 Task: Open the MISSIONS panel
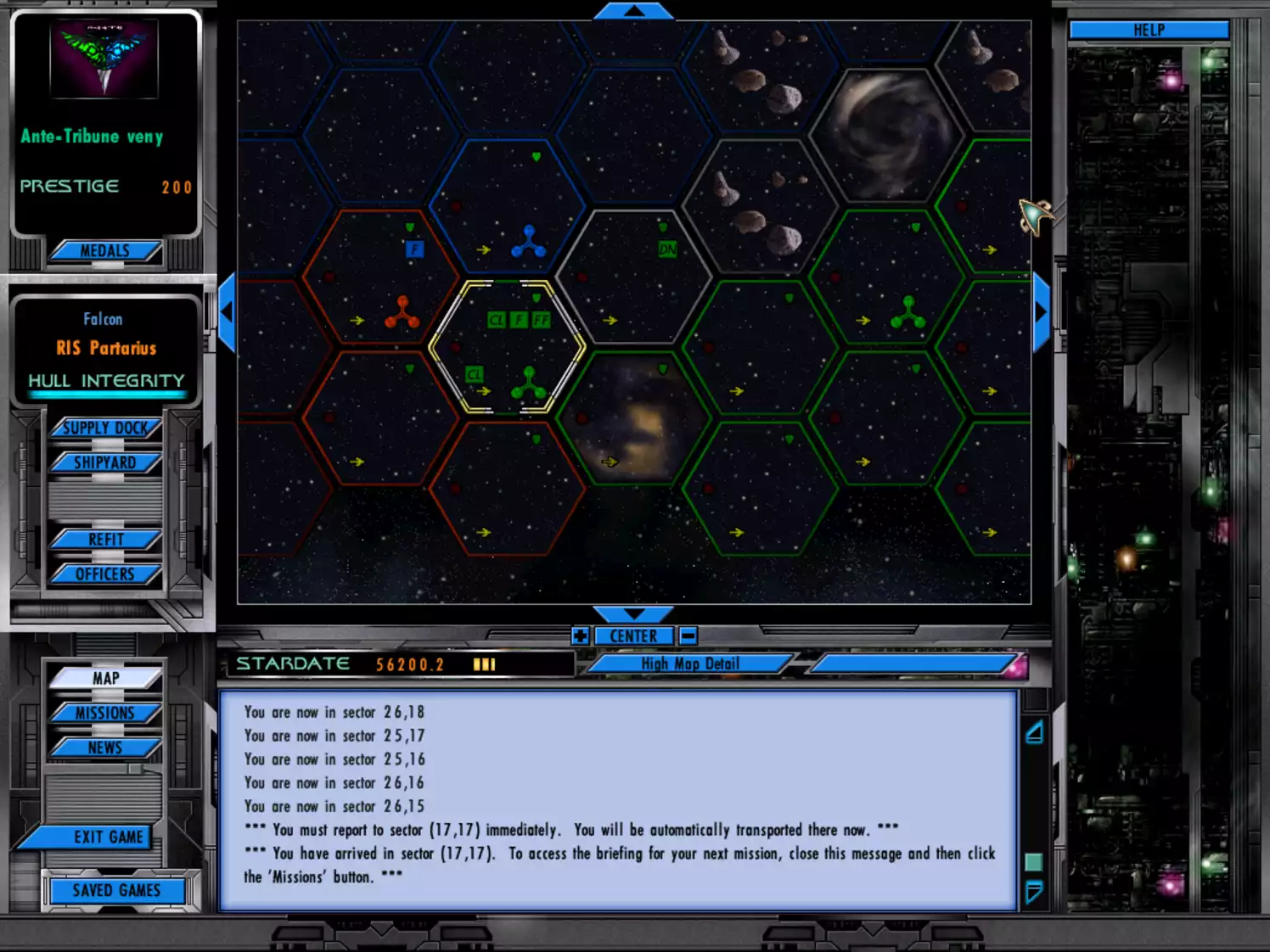click(104, 713)
